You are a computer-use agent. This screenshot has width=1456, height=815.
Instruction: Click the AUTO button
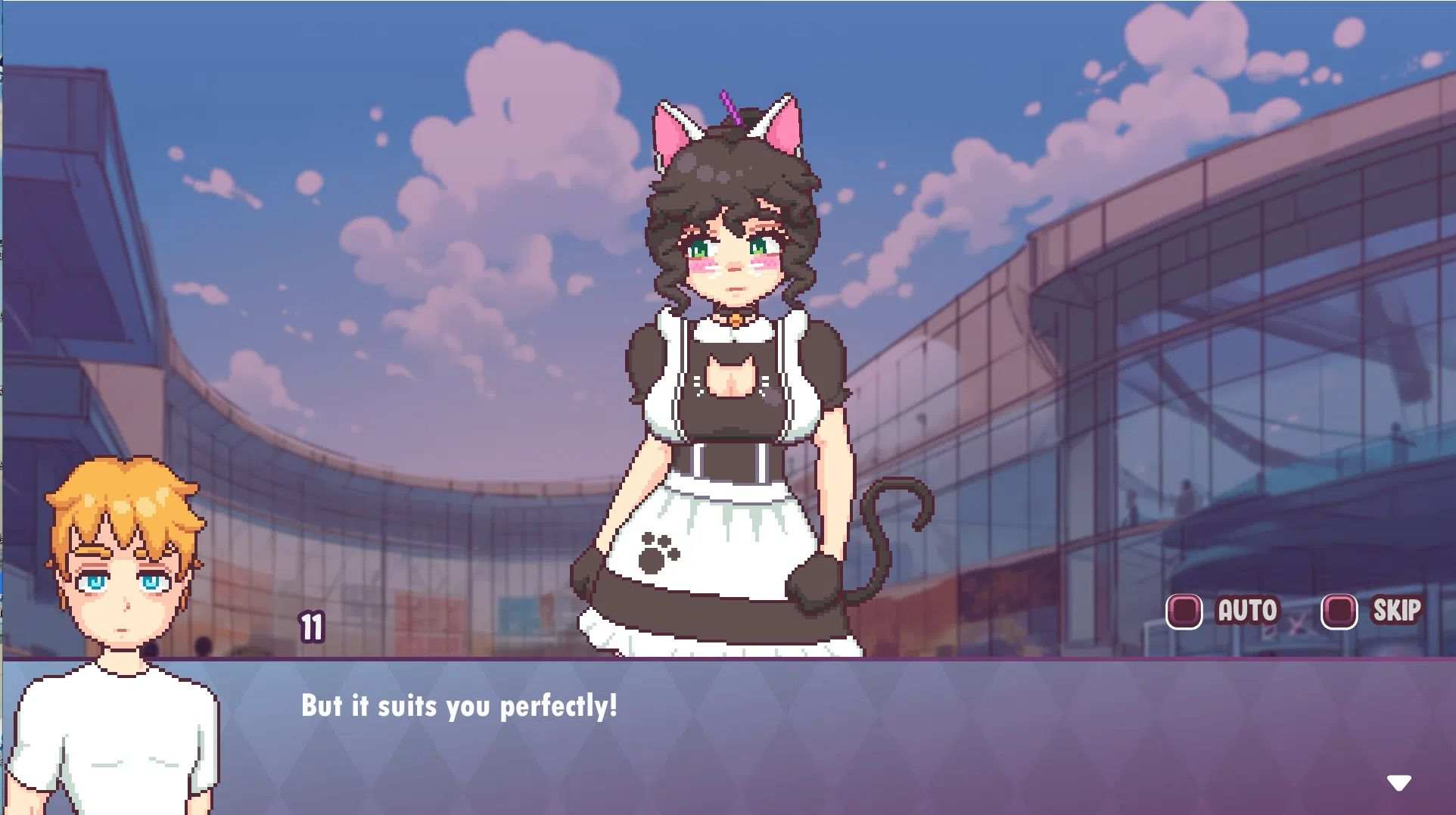click(x=1246, y=610)
